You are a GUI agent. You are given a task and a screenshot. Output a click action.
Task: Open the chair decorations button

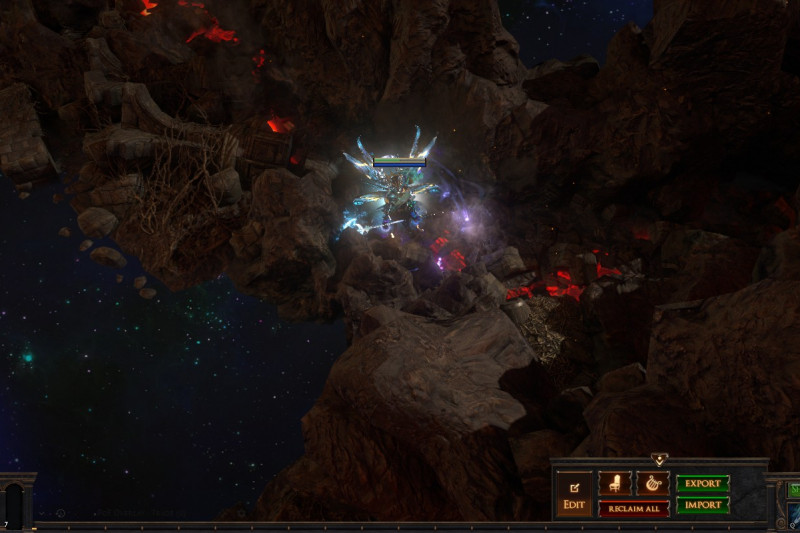click(x=614, y=484)
